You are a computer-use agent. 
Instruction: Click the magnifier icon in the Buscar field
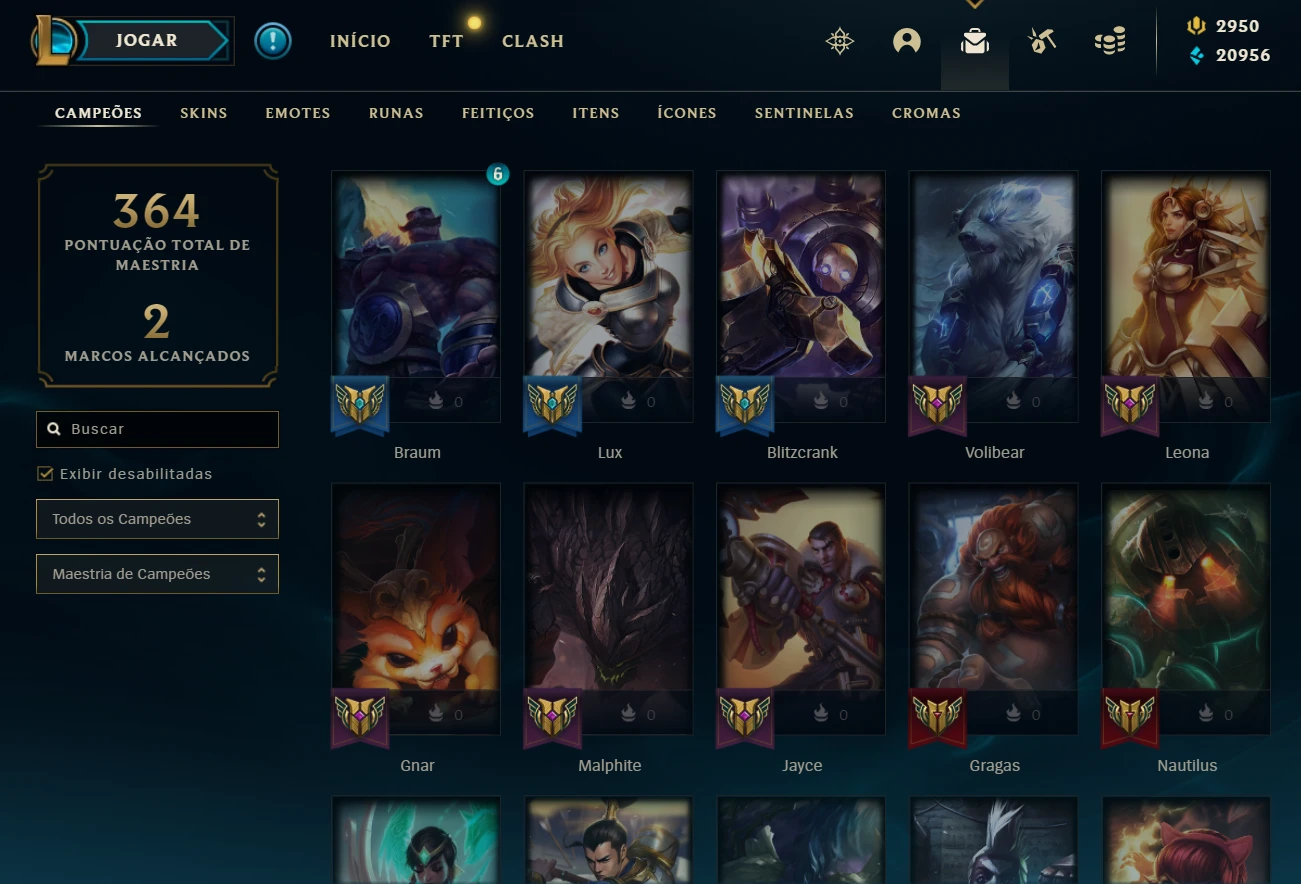click(x=54, y=428)
